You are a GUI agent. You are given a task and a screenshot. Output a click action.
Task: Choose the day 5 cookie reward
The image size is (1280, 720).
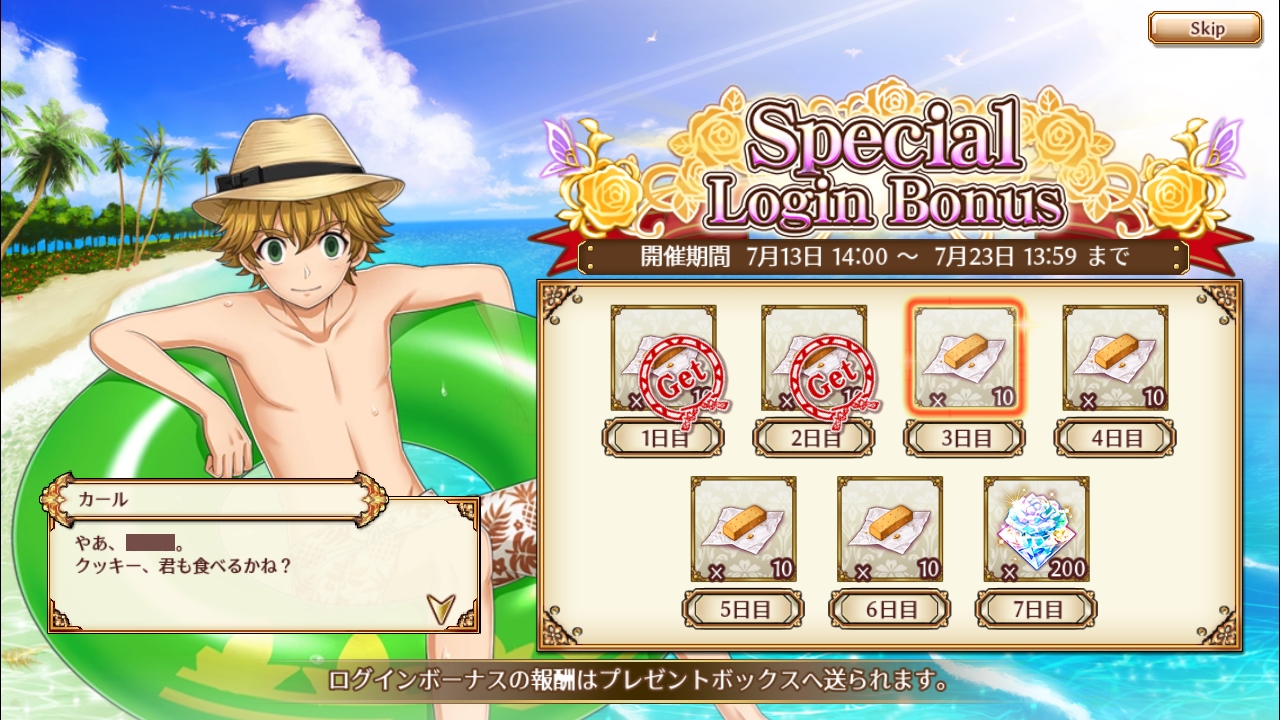[743, 529]
